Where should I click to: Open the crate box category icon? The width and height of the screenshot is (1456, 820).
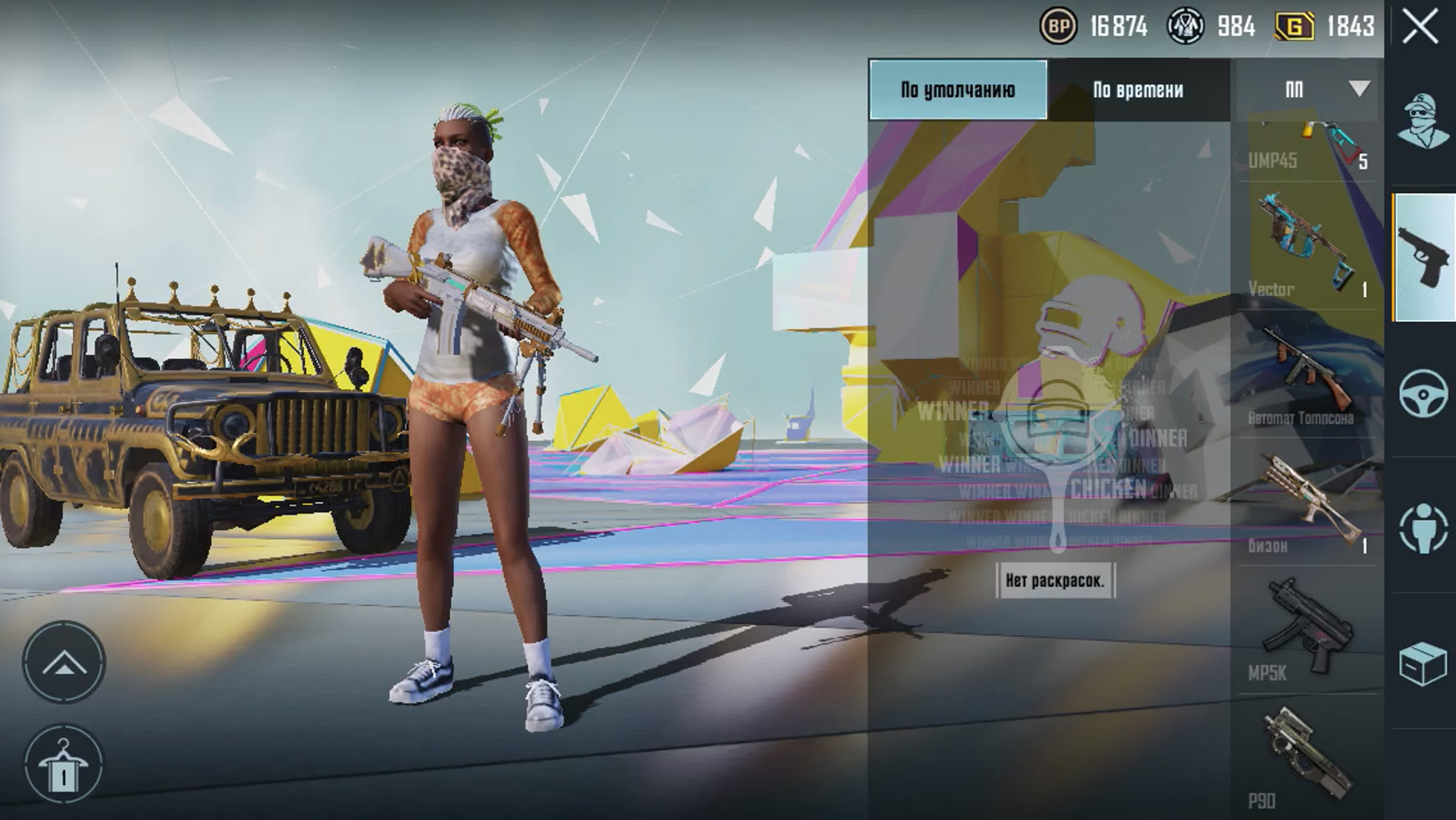point(1423,664)
